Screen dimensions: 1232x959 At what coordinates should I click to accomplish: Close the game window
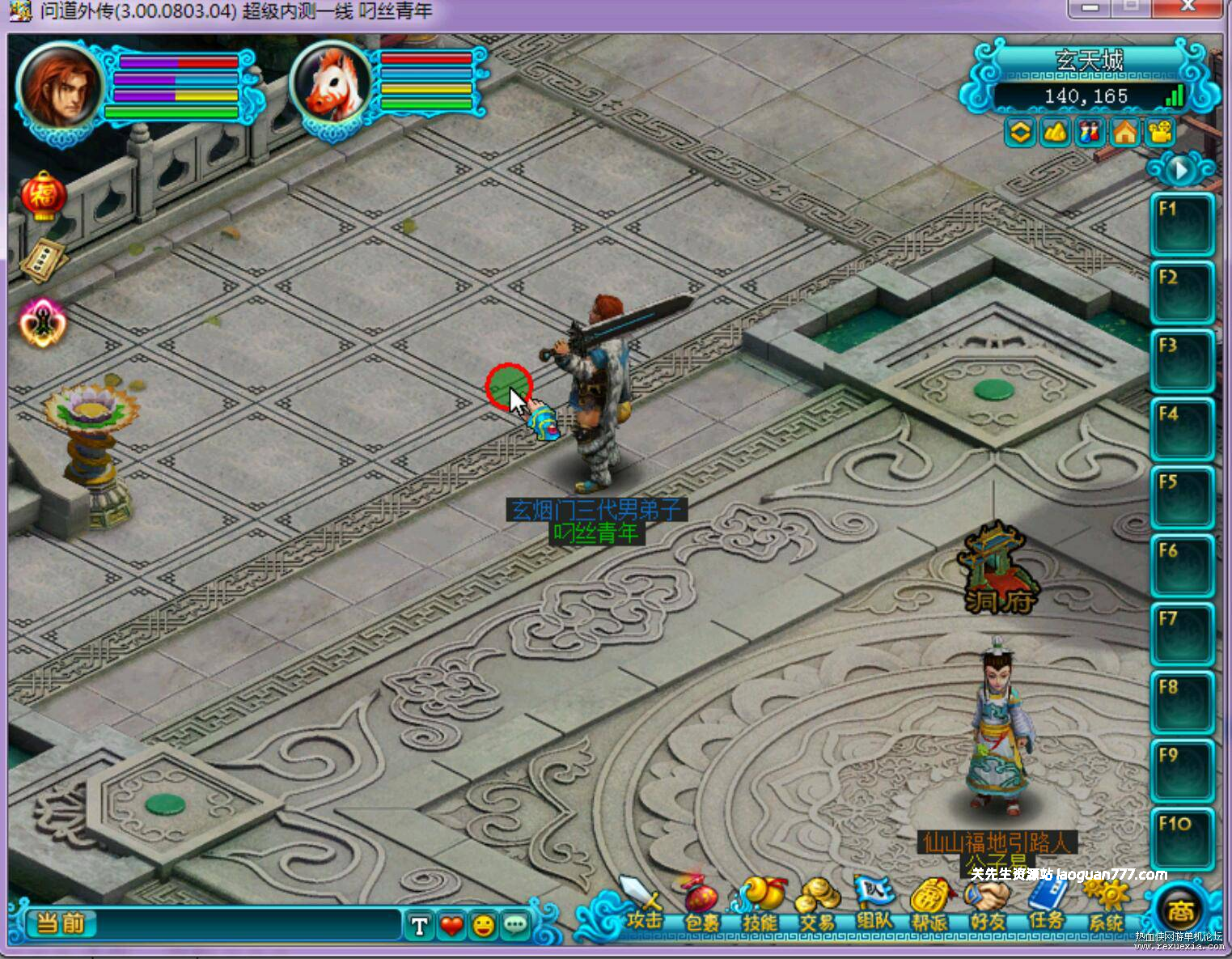point(1188,7)
